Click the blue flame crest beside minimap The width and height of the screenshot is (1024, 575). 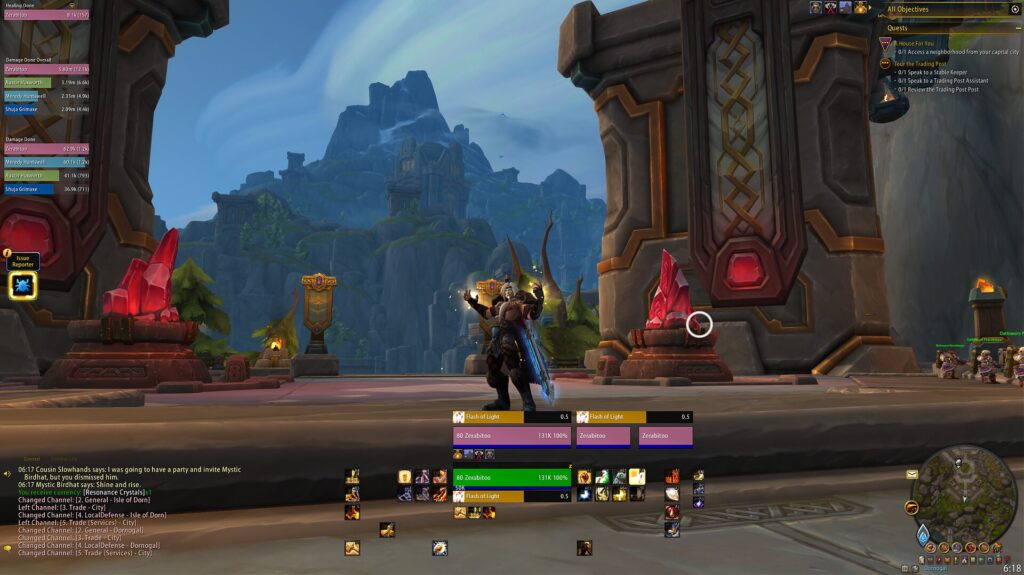pos(923,535)
